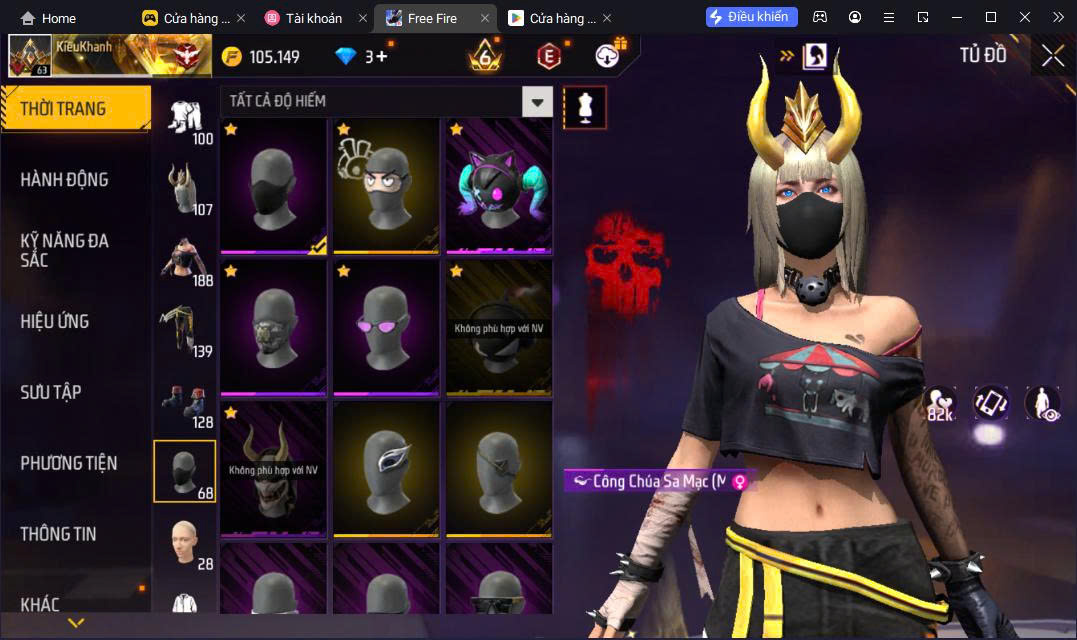This screenshot has width=1077, height=640.
Task: Equip the cat-ear mask with teal horns
Action: click(499, 186)
